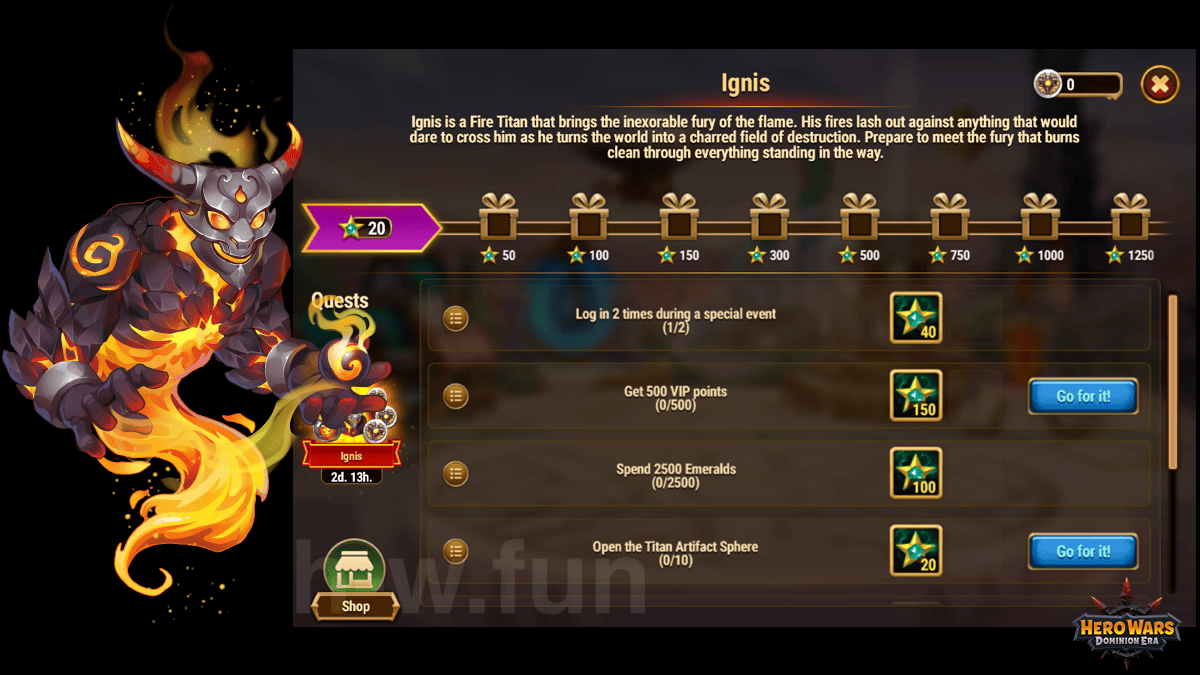
Task: Click the 100 star reward icon
Action: click(915, 473)
